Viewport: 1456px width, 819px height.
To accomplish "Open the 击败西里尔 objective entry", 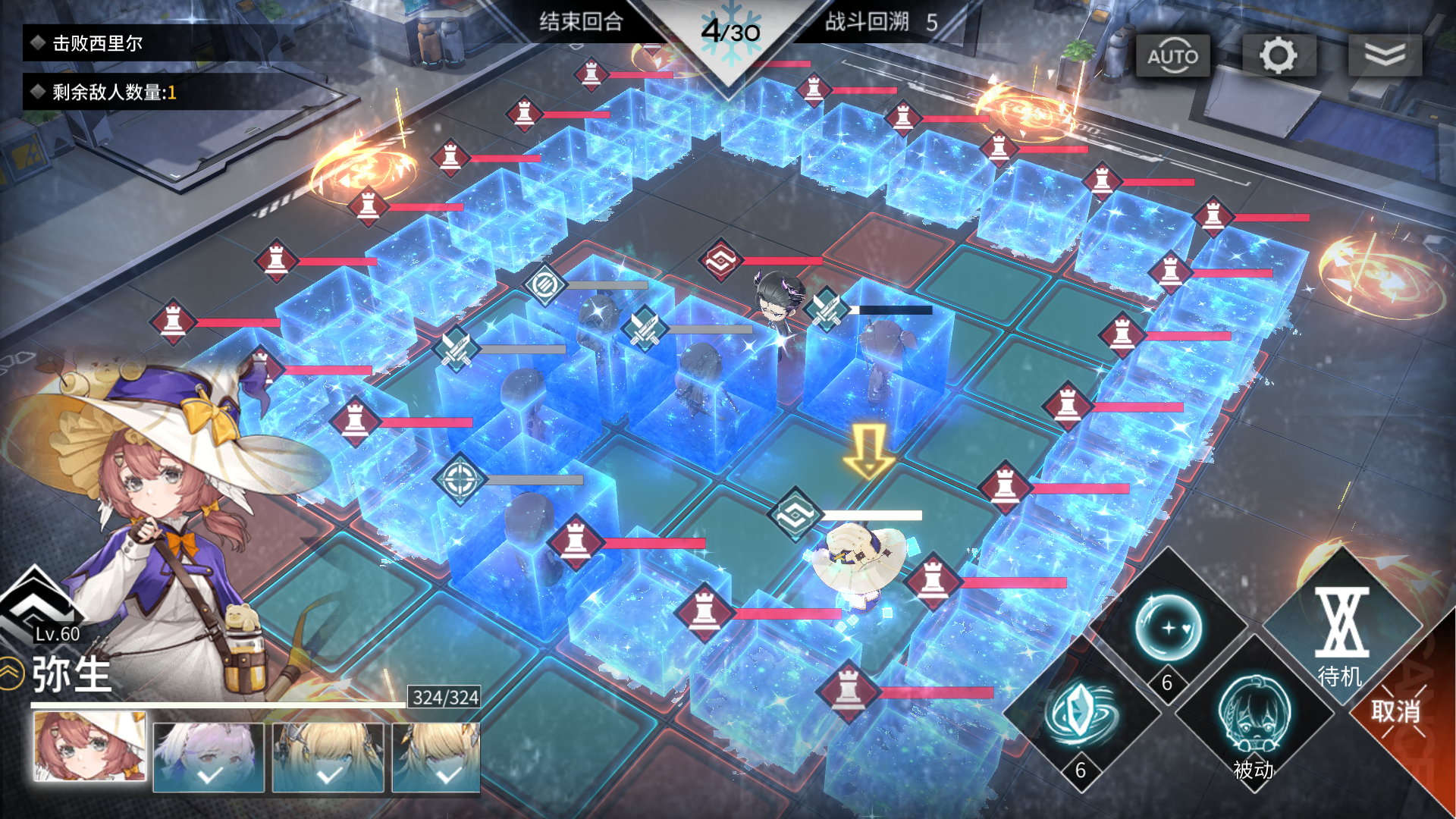I will 97,44.
